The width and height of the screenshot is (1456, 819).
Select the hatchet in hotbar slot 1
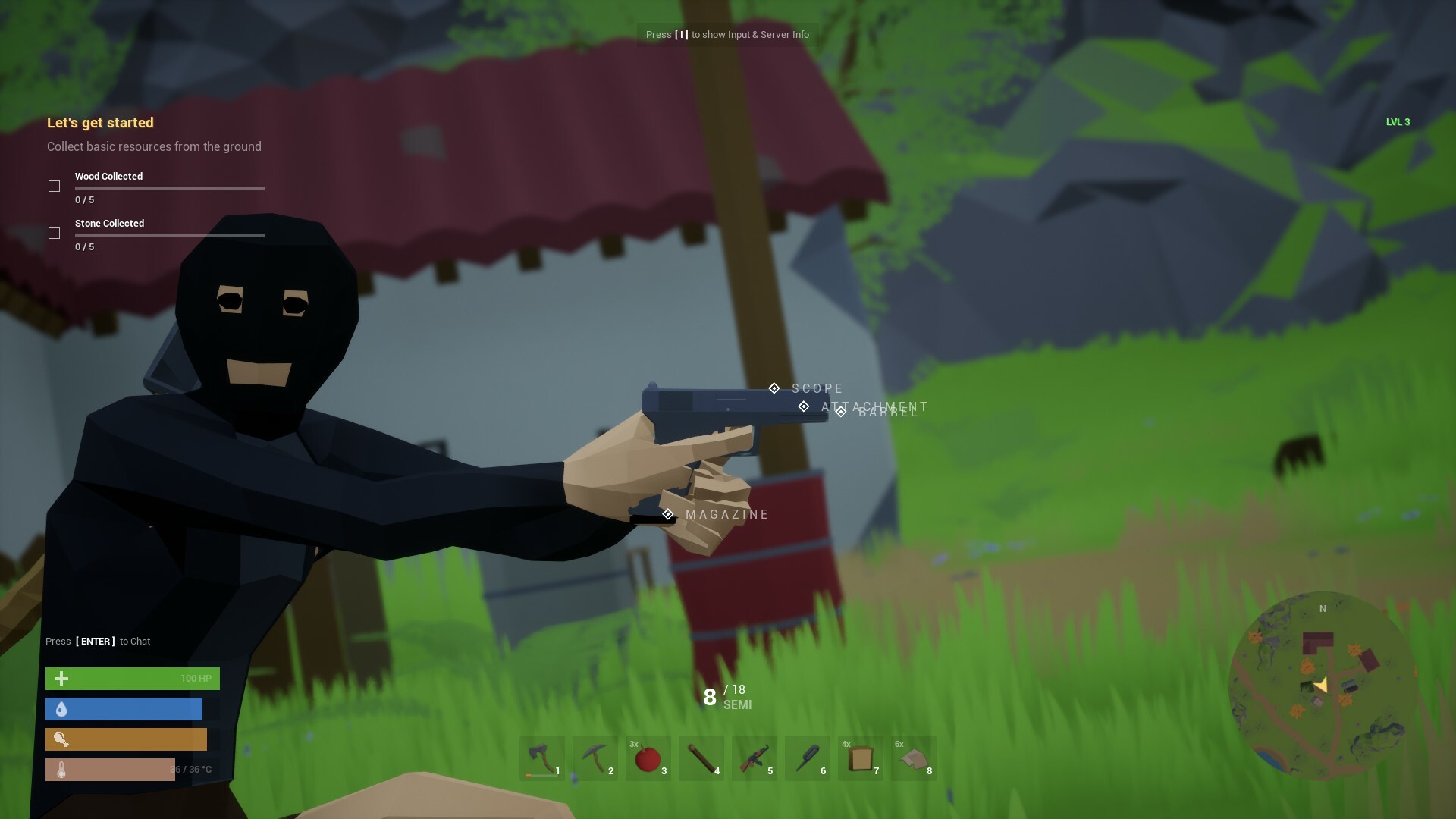click(542, 758)
